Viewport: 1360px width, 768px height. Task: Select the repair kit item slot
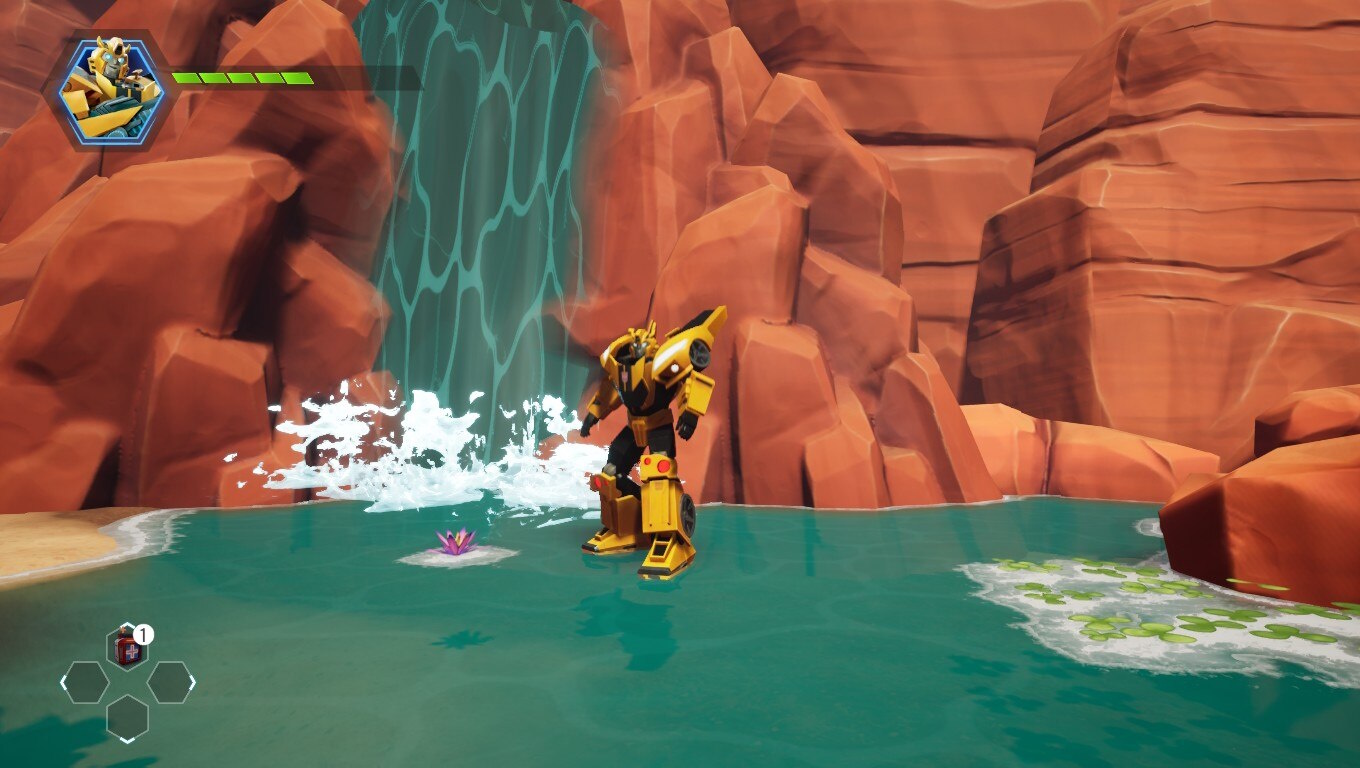click(x=127, y=649)
